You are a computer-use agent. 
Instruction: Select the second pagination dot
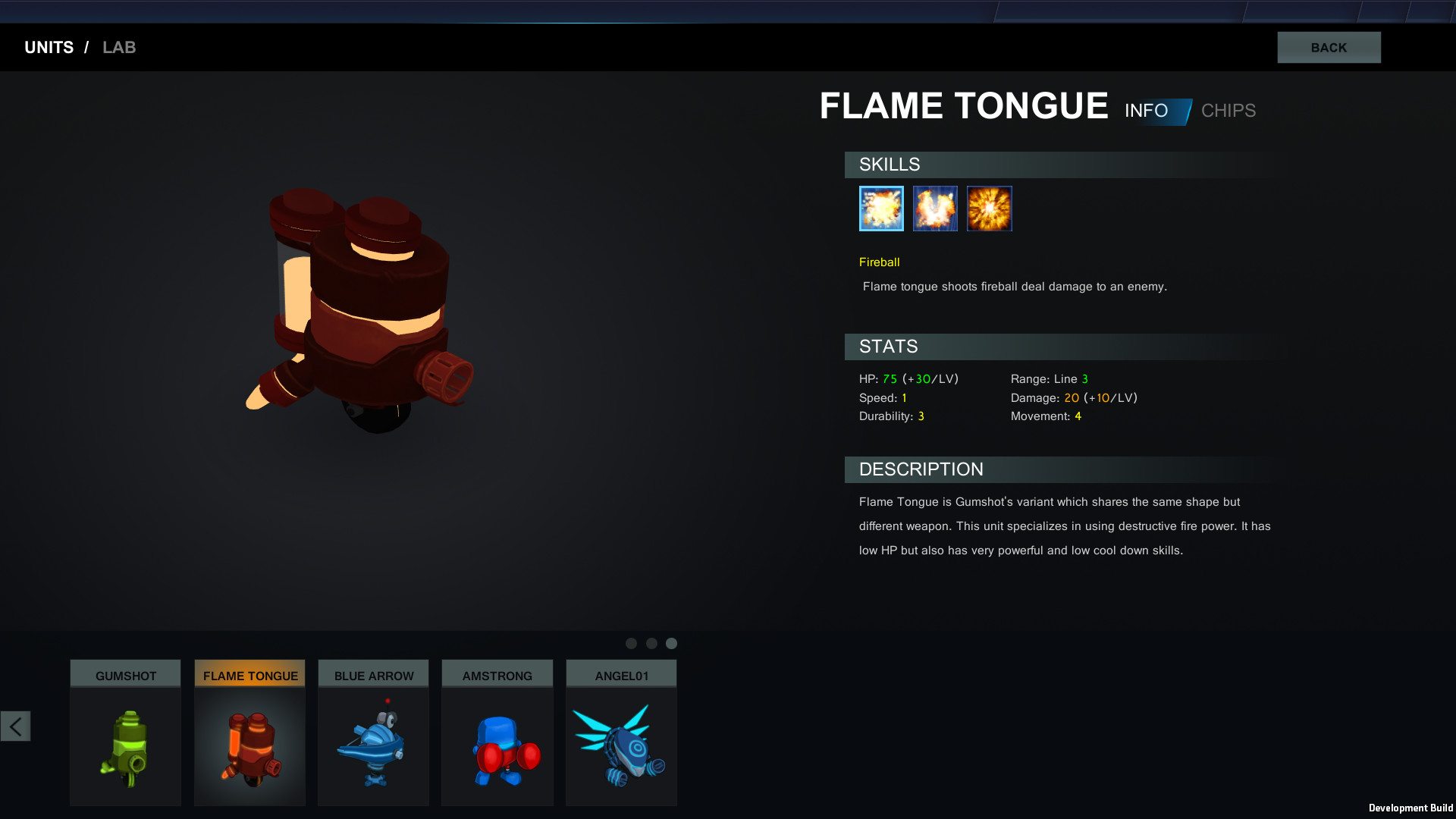click(651, 643)
